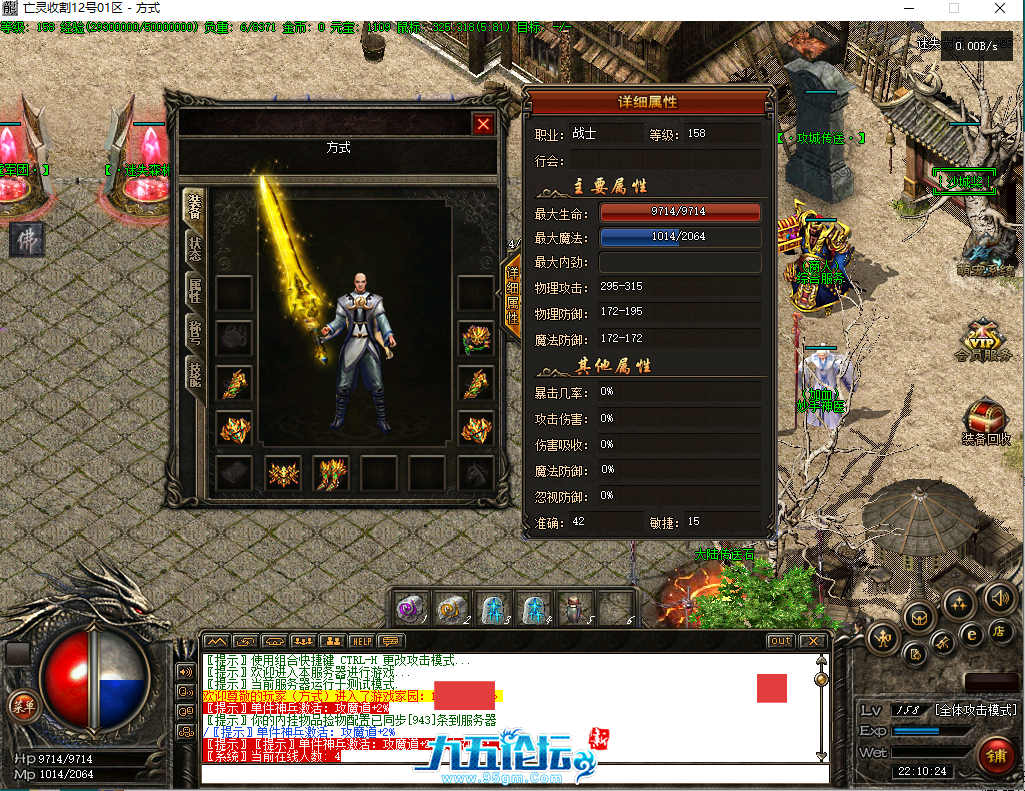Screen dimensions: 1025x791
Task: Open the 菜单 round button
Action: pyautogui.click(x=22, y=705)
